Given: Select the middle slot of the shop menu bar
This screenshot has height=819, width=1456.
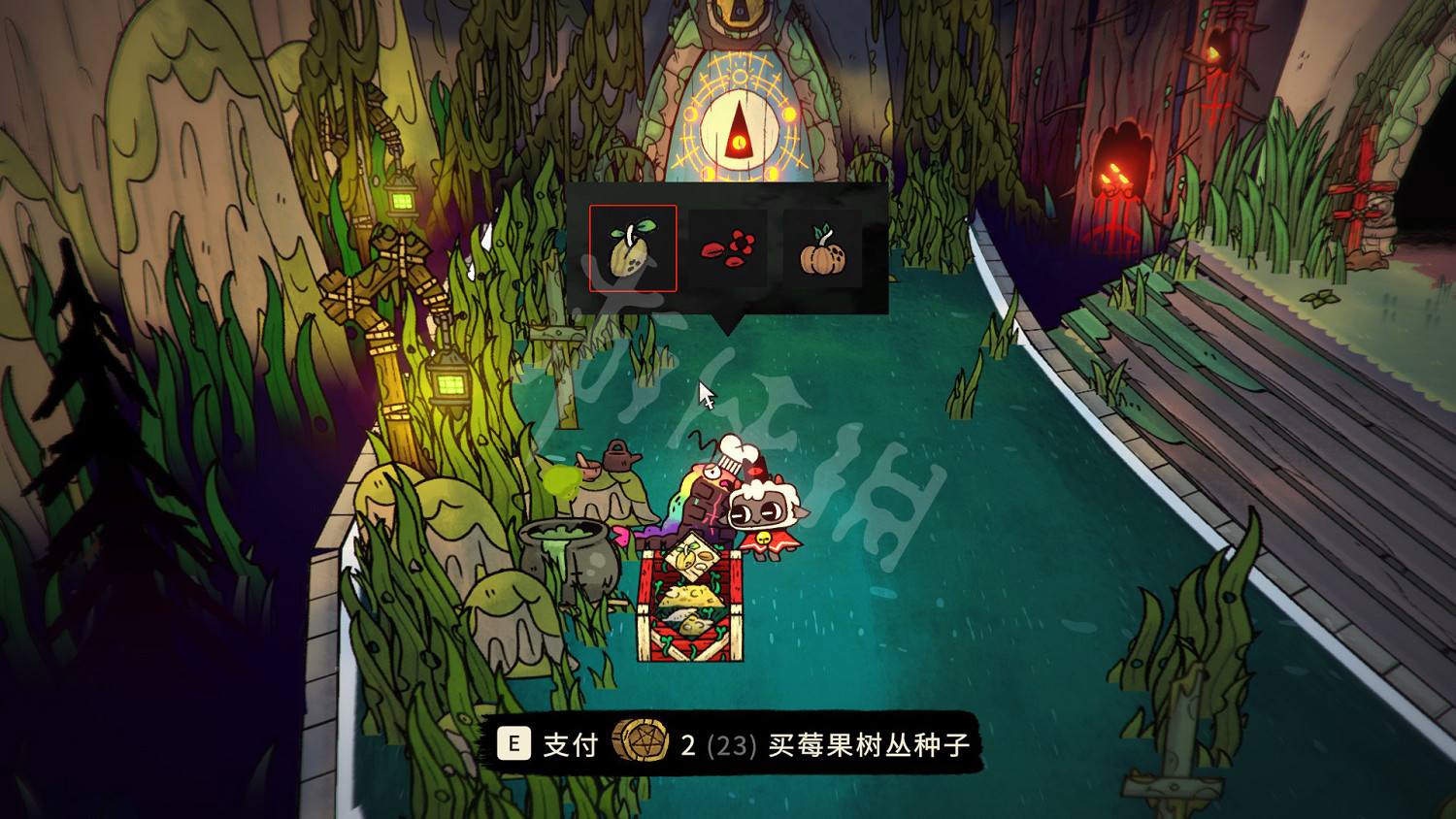Looking at the screenshot, I should [x=726, y=248].
